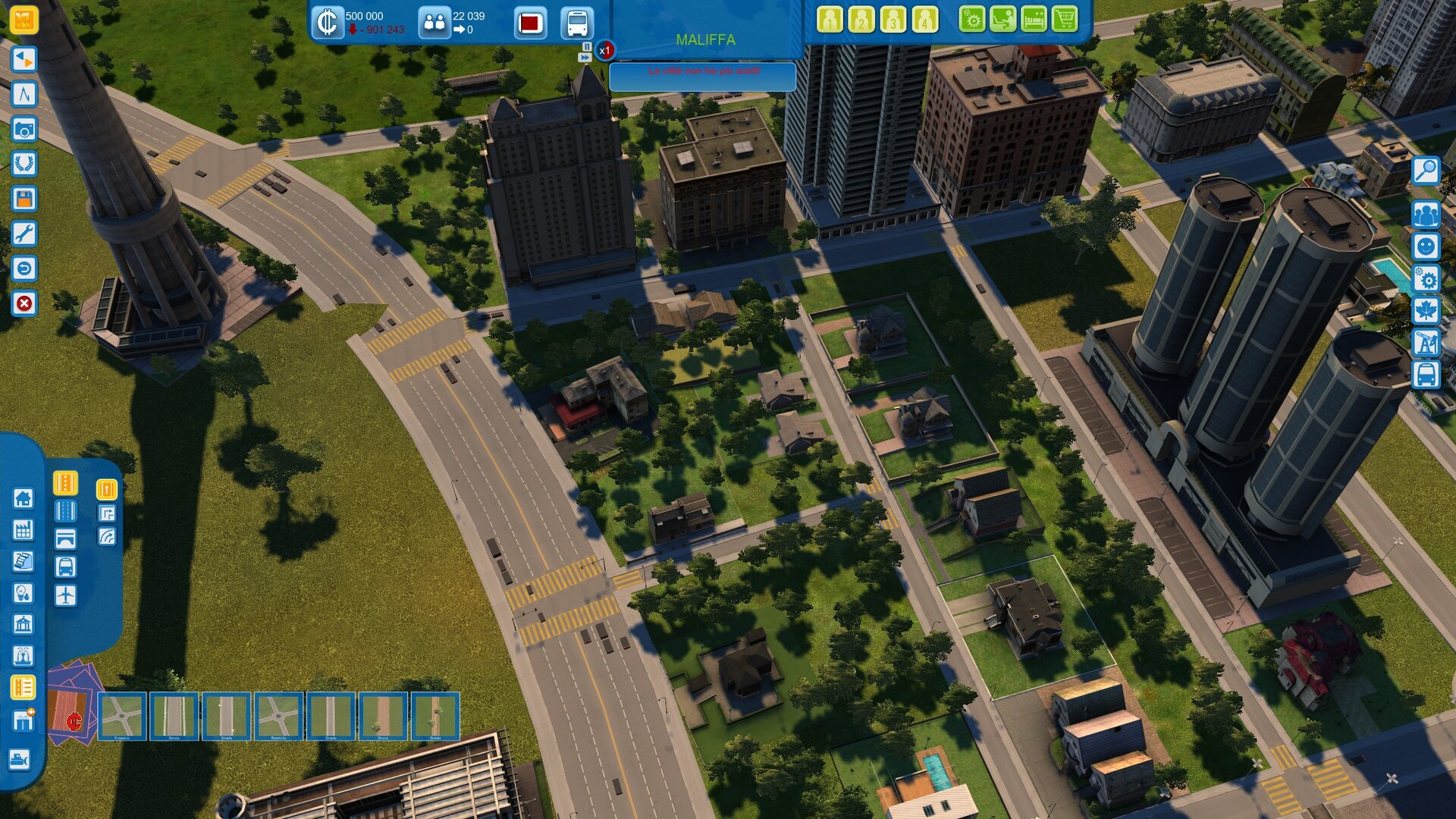
Task: Choose the bridge construction subcategory
Action: click(65, 539)
